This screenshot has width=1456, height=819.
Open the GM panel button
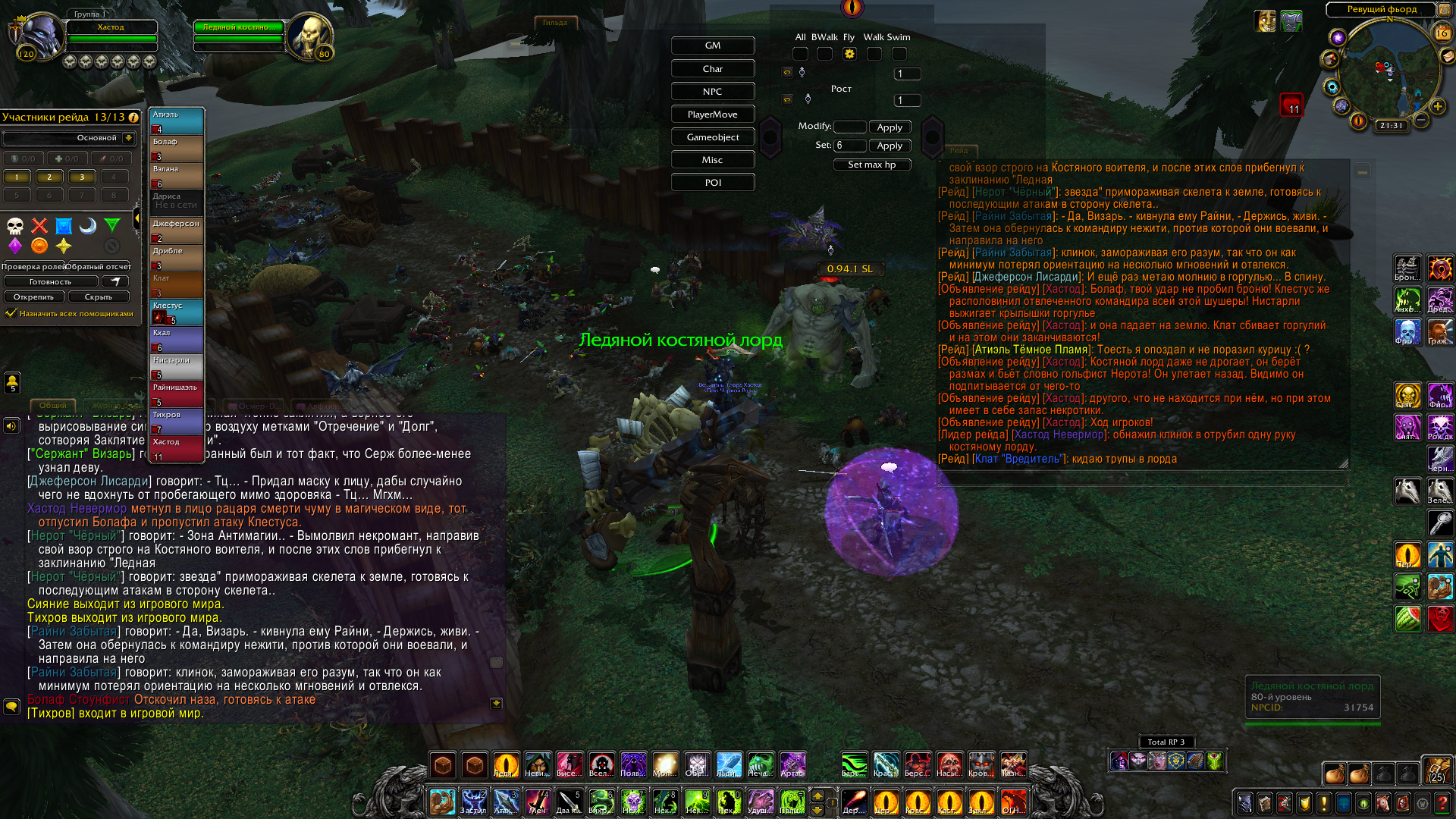pos(712,45)
